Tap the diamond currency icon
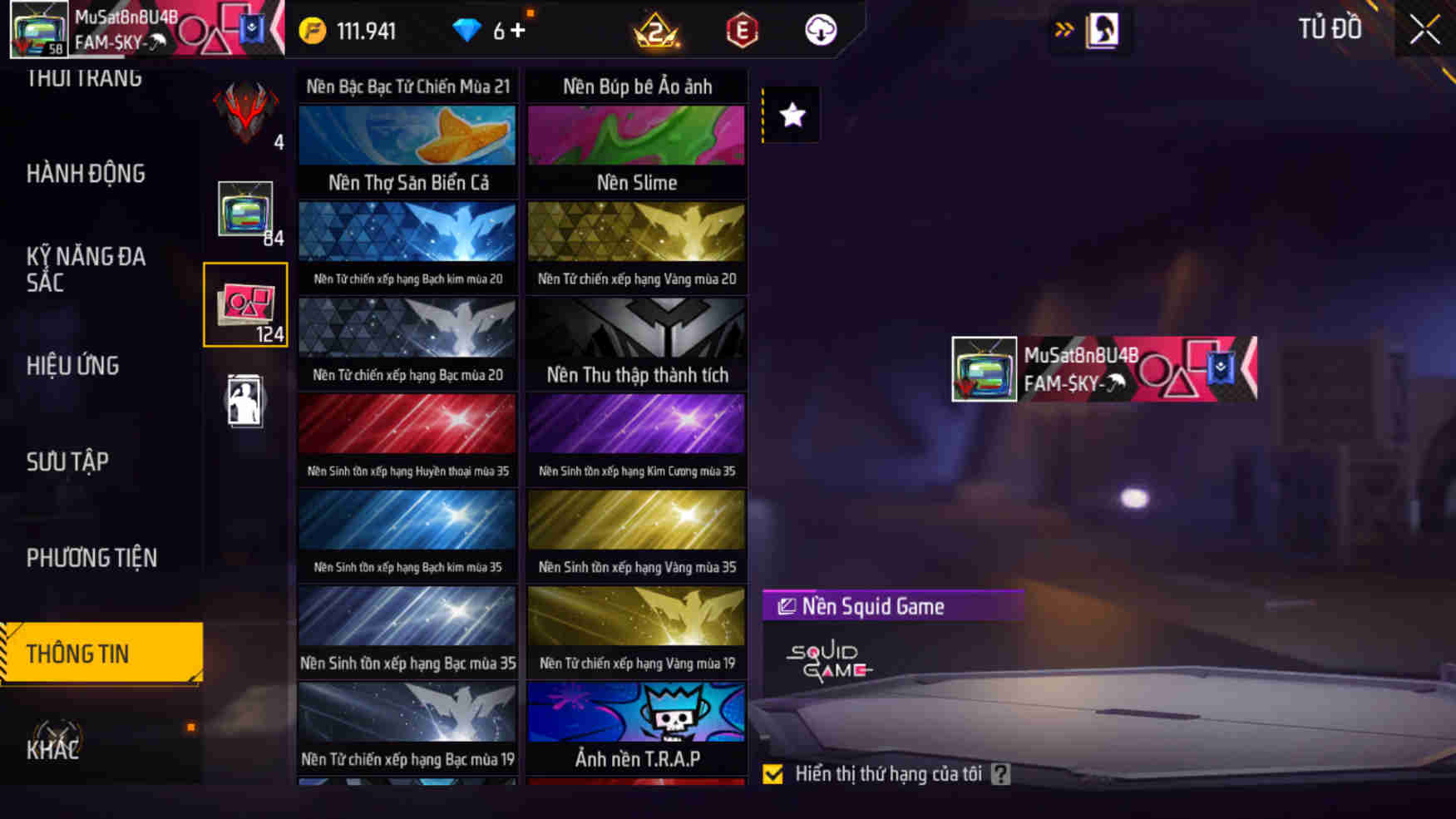The image size is (1456, 819). point(470,30)
